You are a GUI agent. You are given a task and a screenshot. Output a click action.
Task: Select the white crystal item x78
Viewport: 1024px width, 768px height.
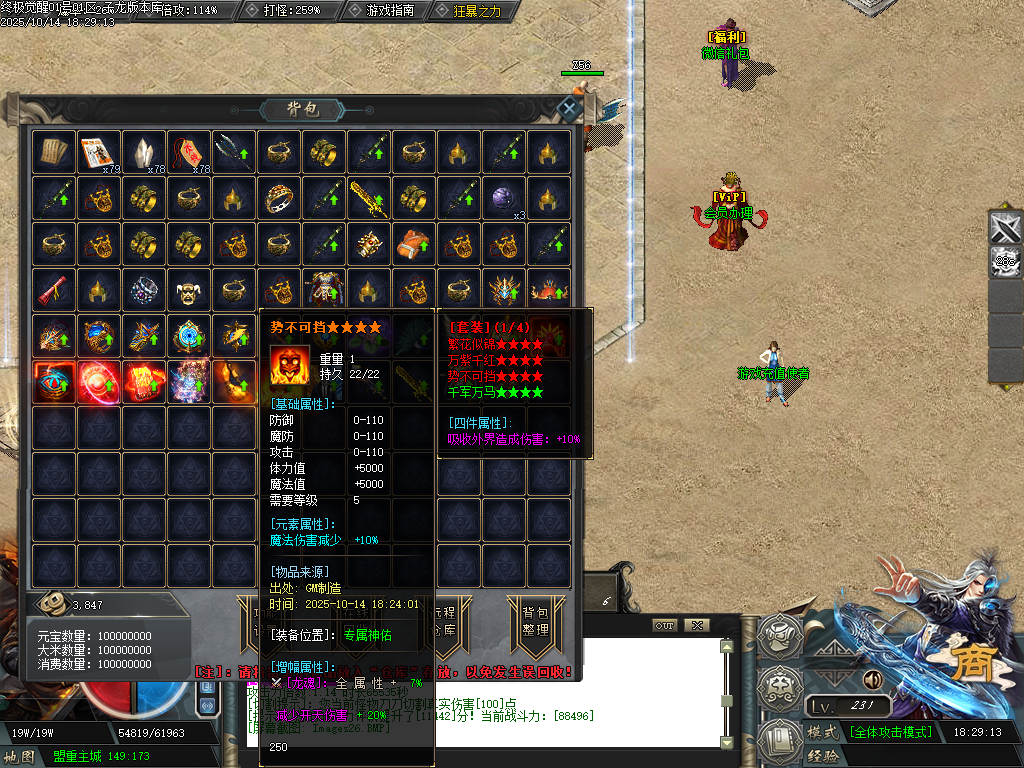pos(145,152)
